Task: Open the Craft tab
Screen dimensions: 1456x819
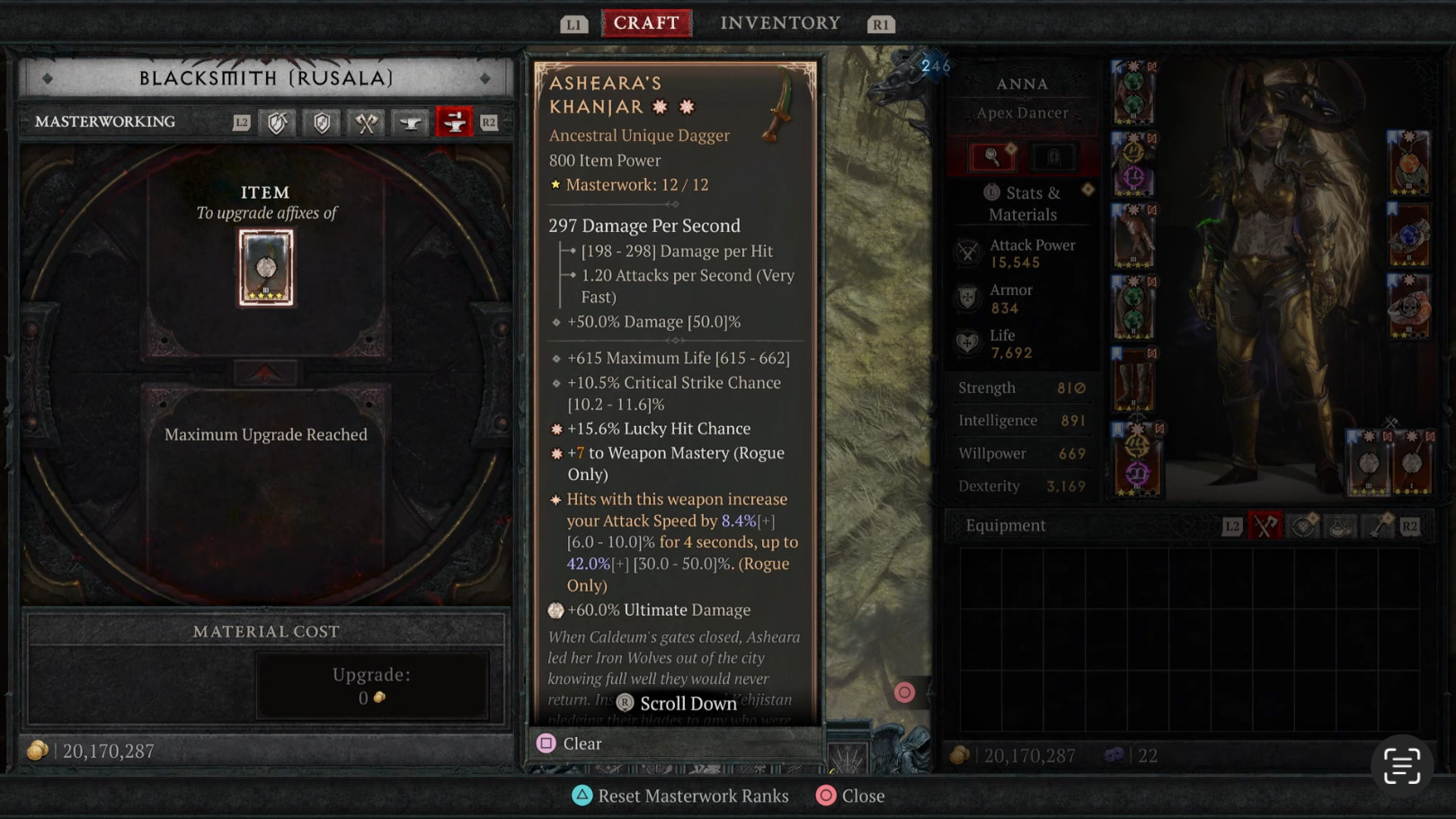Action: (x=646, y=22)
